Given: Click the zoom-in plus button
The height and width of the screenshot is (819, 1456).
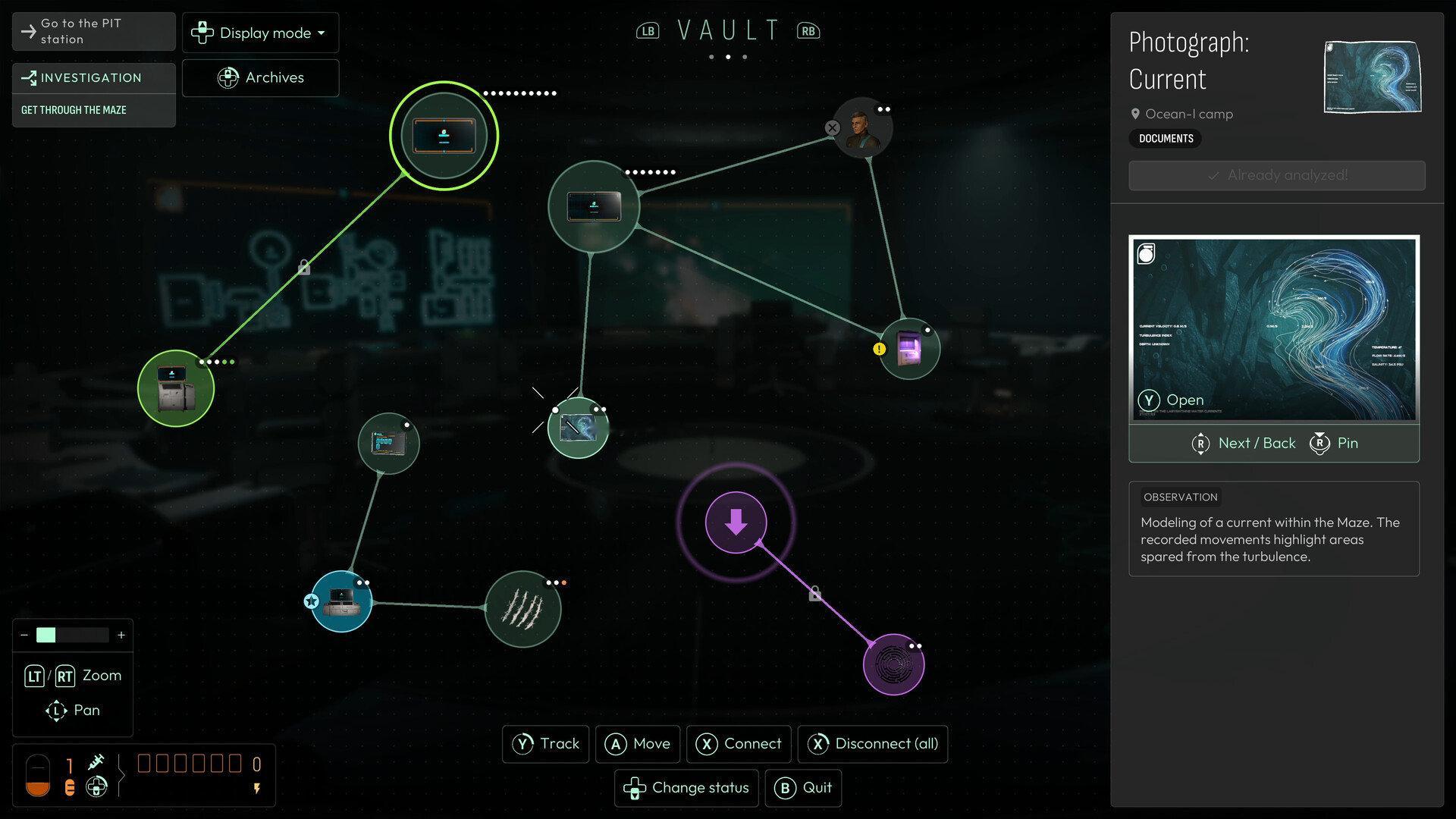Looking at the screenshot, I should point(121,635).
